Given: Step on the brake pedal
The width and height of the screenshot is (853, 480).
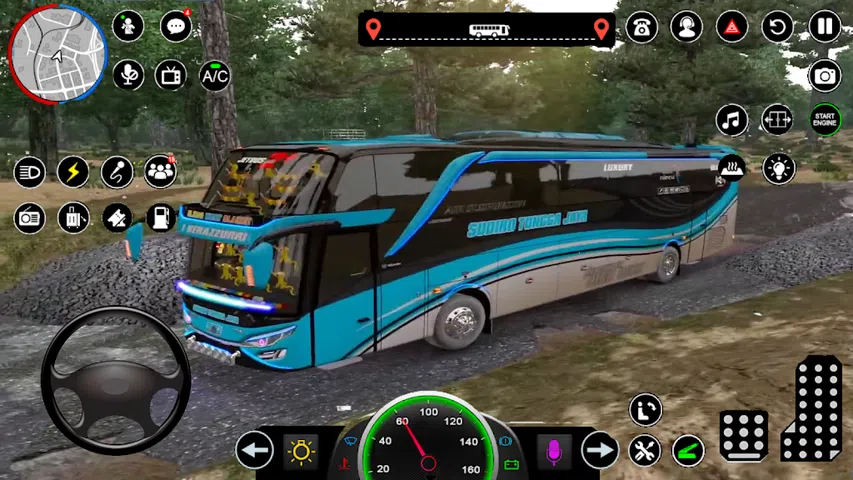Looking at the screenshot, I should click(x=744, y=435).
